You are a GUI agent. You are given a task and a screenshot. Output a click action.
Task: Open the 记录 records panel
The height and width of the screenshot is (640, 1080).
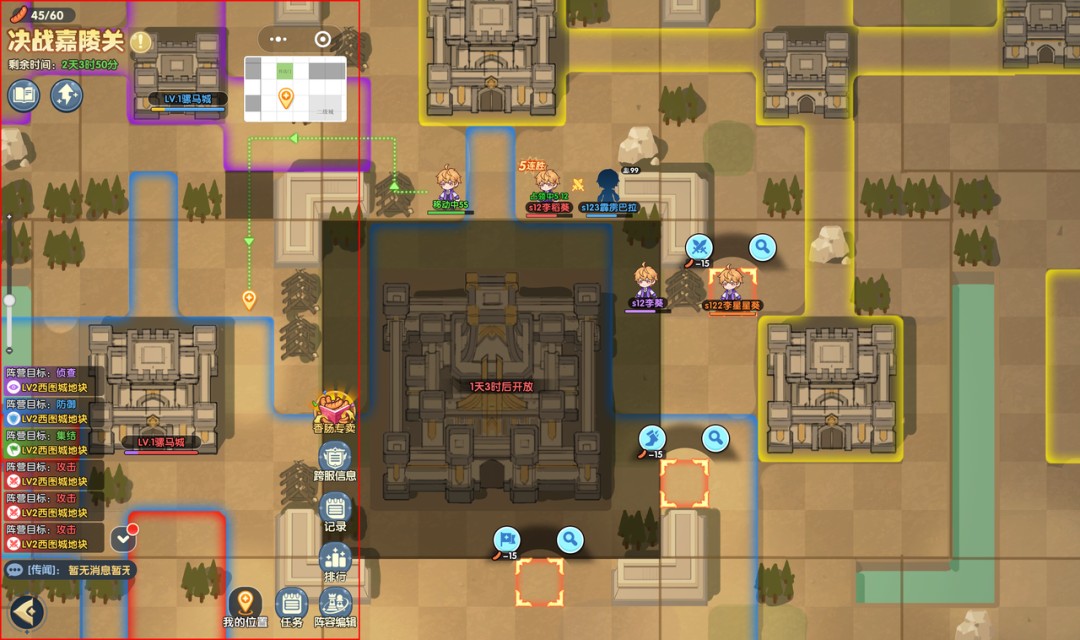[335, 510]
